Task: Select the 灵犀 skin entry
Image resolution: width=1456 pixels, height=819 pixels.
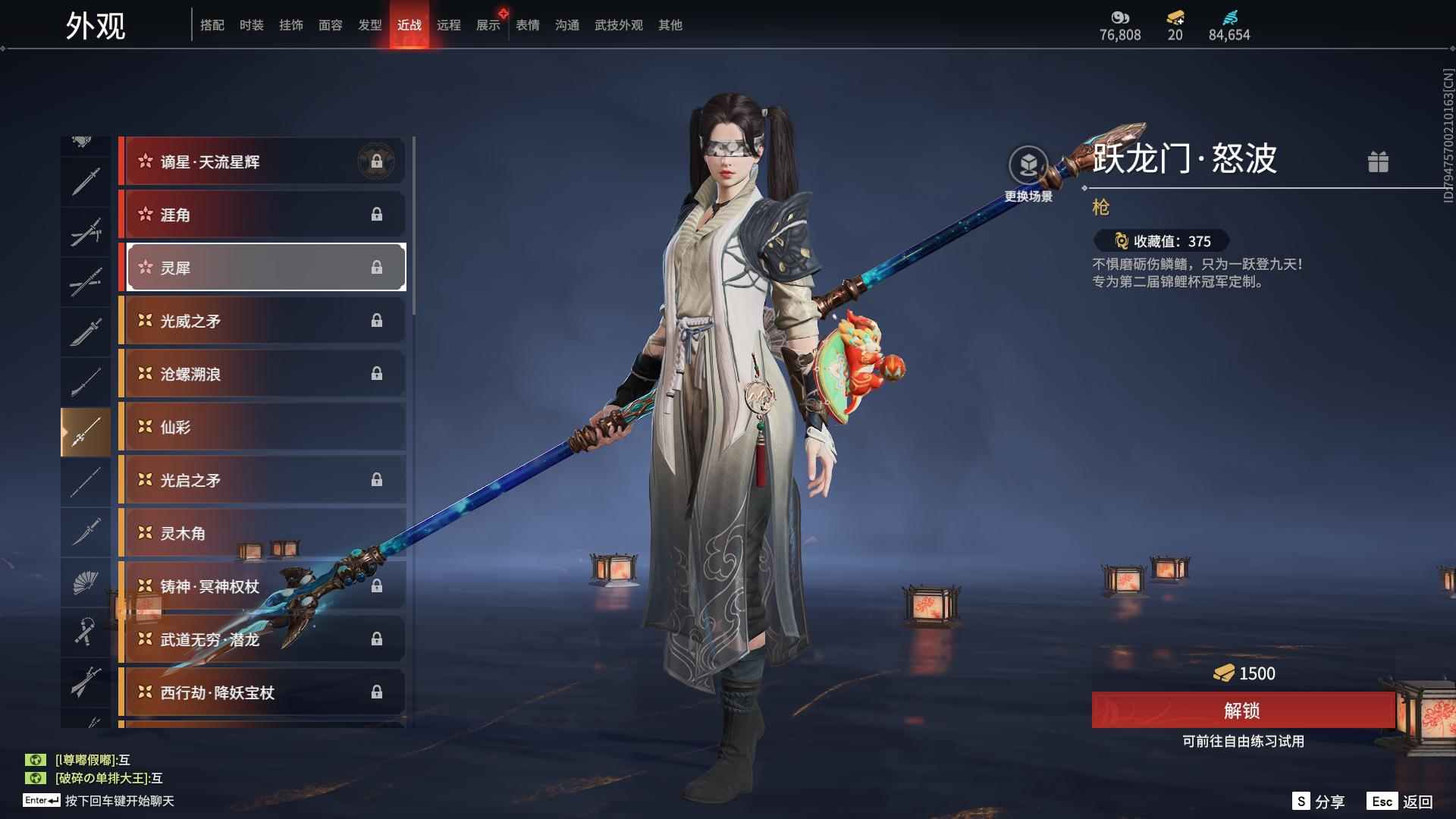Action: pos(262,267)
